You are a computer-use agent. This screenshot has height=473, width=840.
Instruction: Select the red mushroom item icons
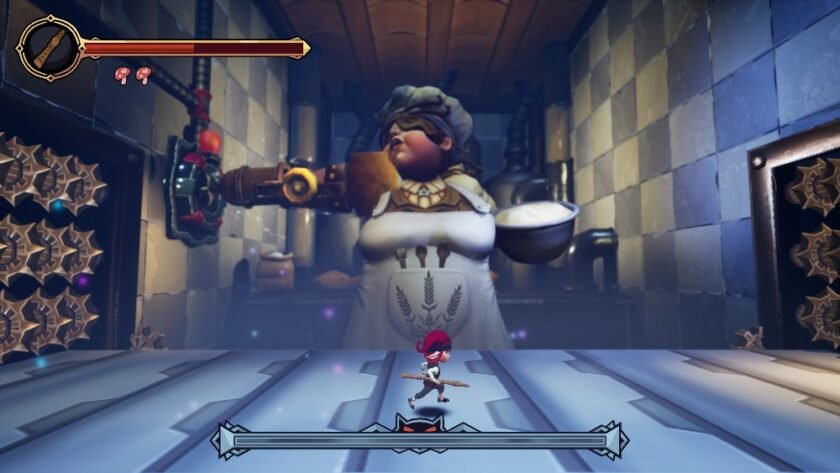(x=132, y=73)
